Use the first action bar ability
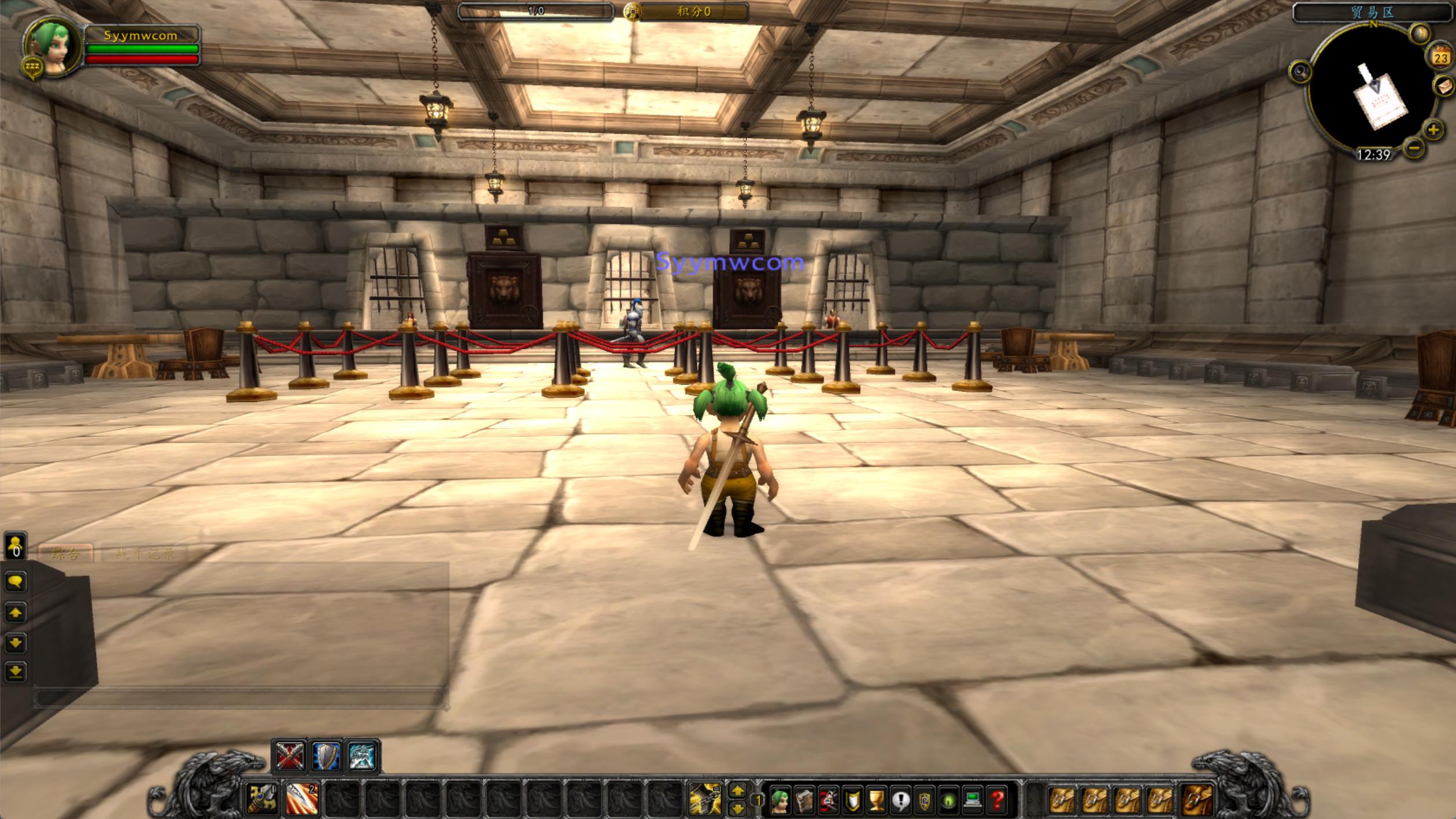 tap(262, 799)
